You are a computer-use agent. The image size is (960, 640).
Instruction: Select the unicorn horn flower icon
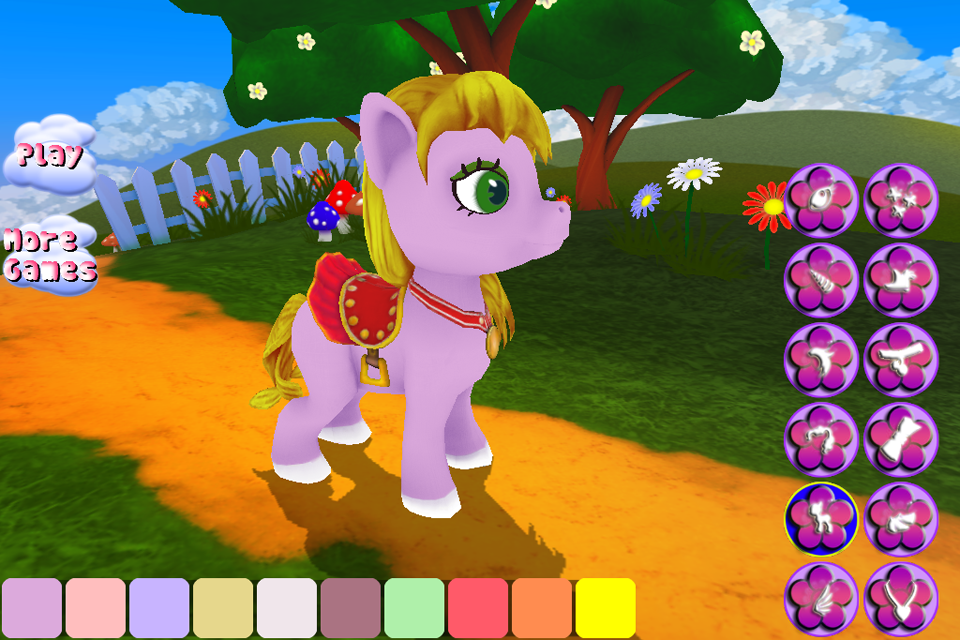(x=821, y=280)
